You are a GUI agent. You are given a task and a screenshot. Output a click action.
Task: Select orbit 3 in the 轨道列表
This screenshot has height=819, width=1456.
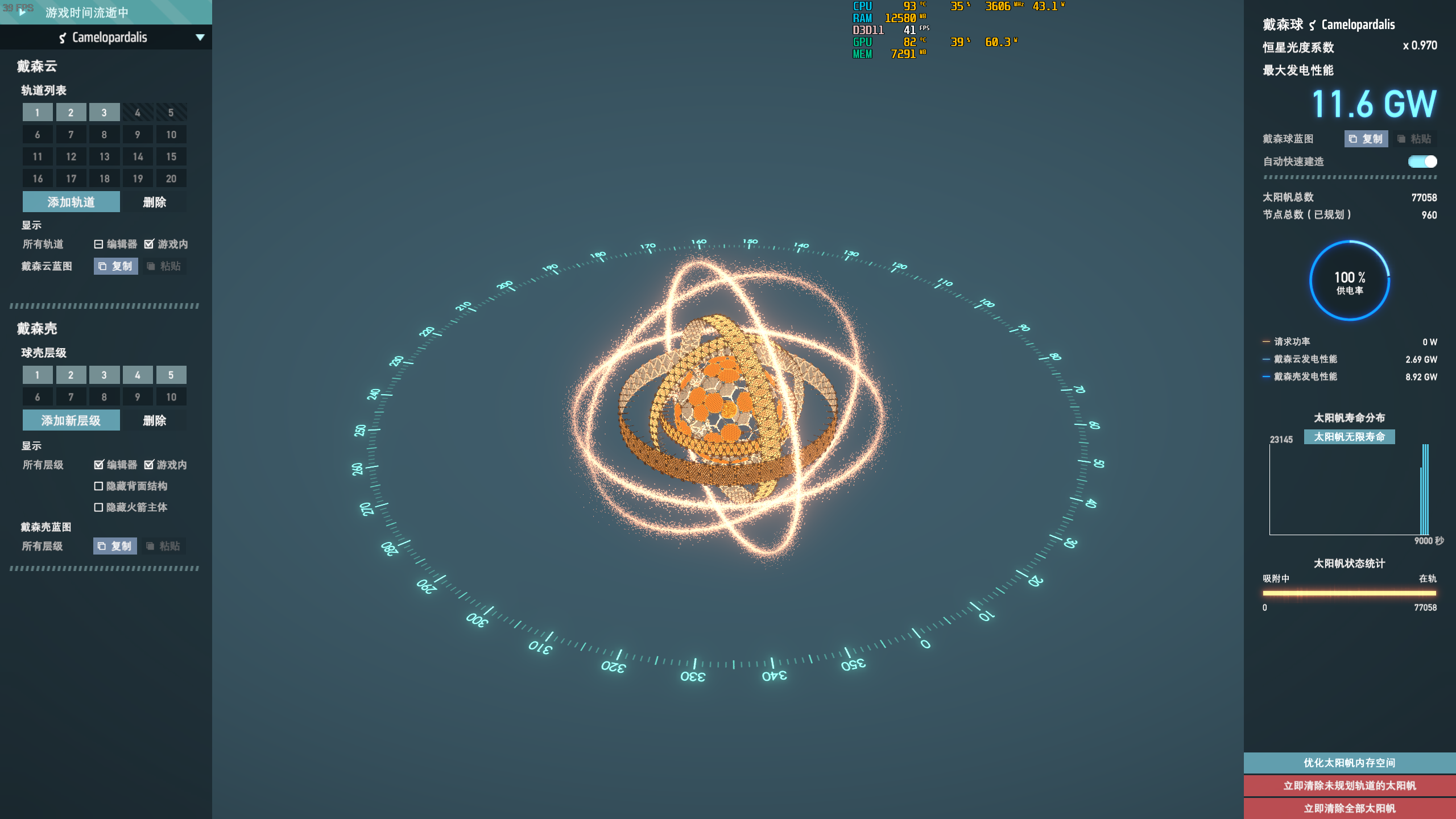[x=104, y=112]
